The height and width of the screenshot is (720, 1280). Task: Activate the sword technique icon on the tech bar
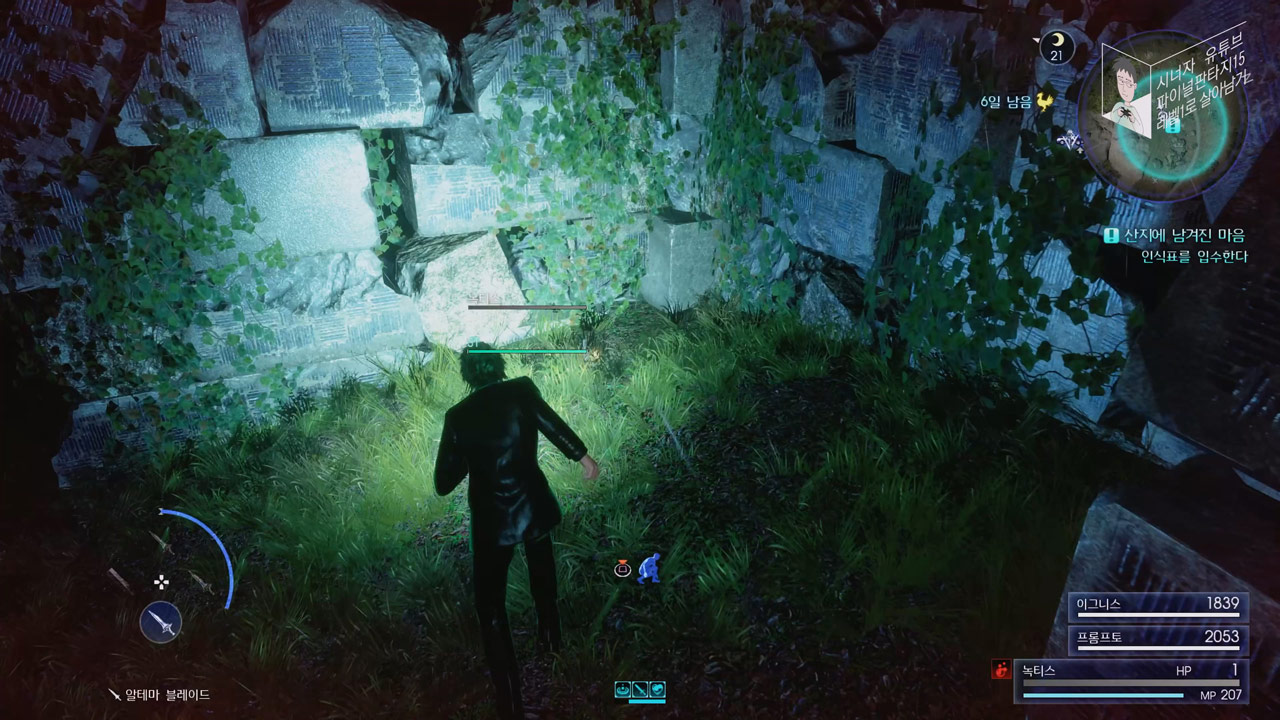point(640,689)
